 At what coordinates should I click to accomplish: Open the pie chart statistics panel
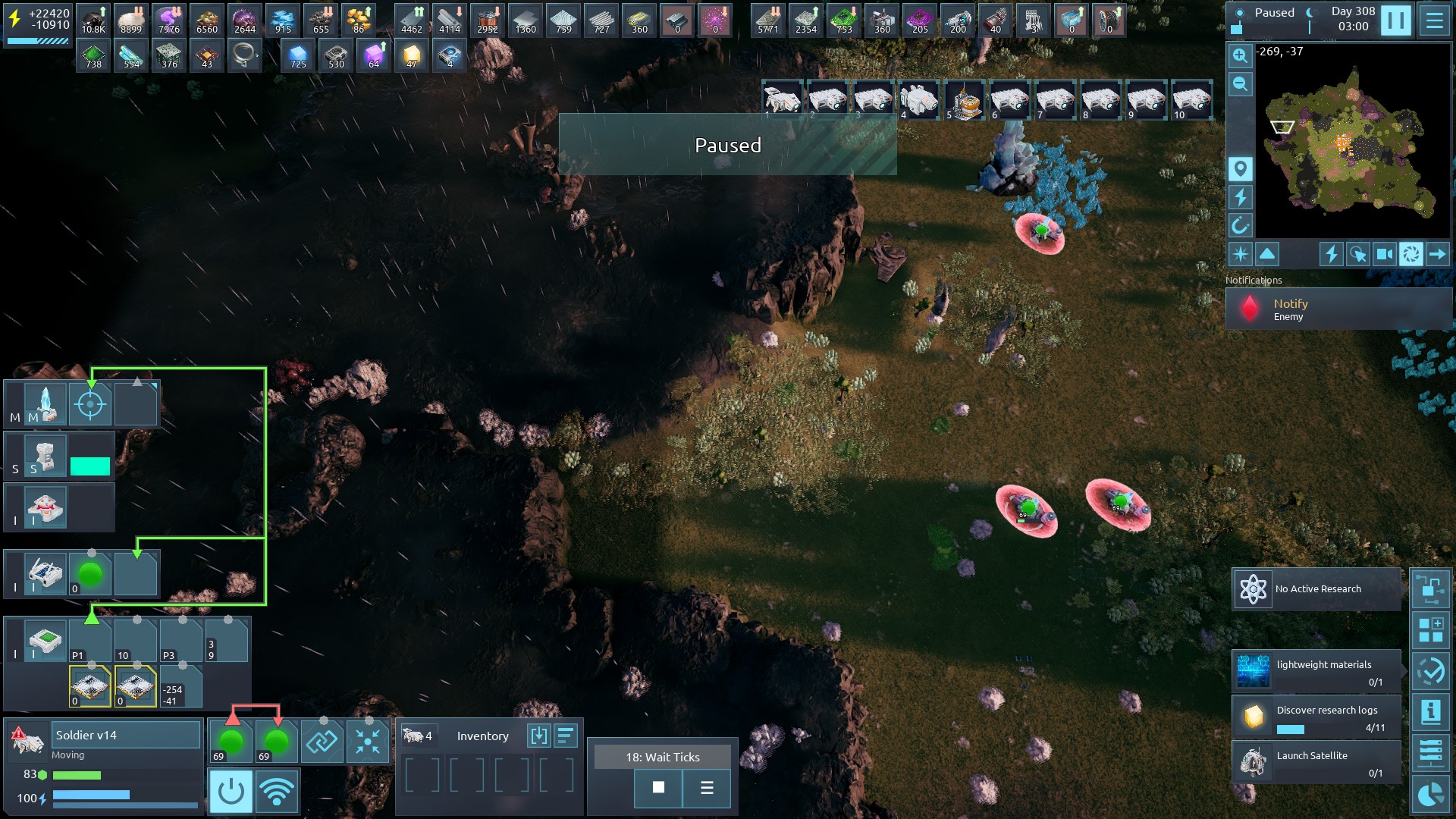pyautogui.click(x=1430, y=794)
